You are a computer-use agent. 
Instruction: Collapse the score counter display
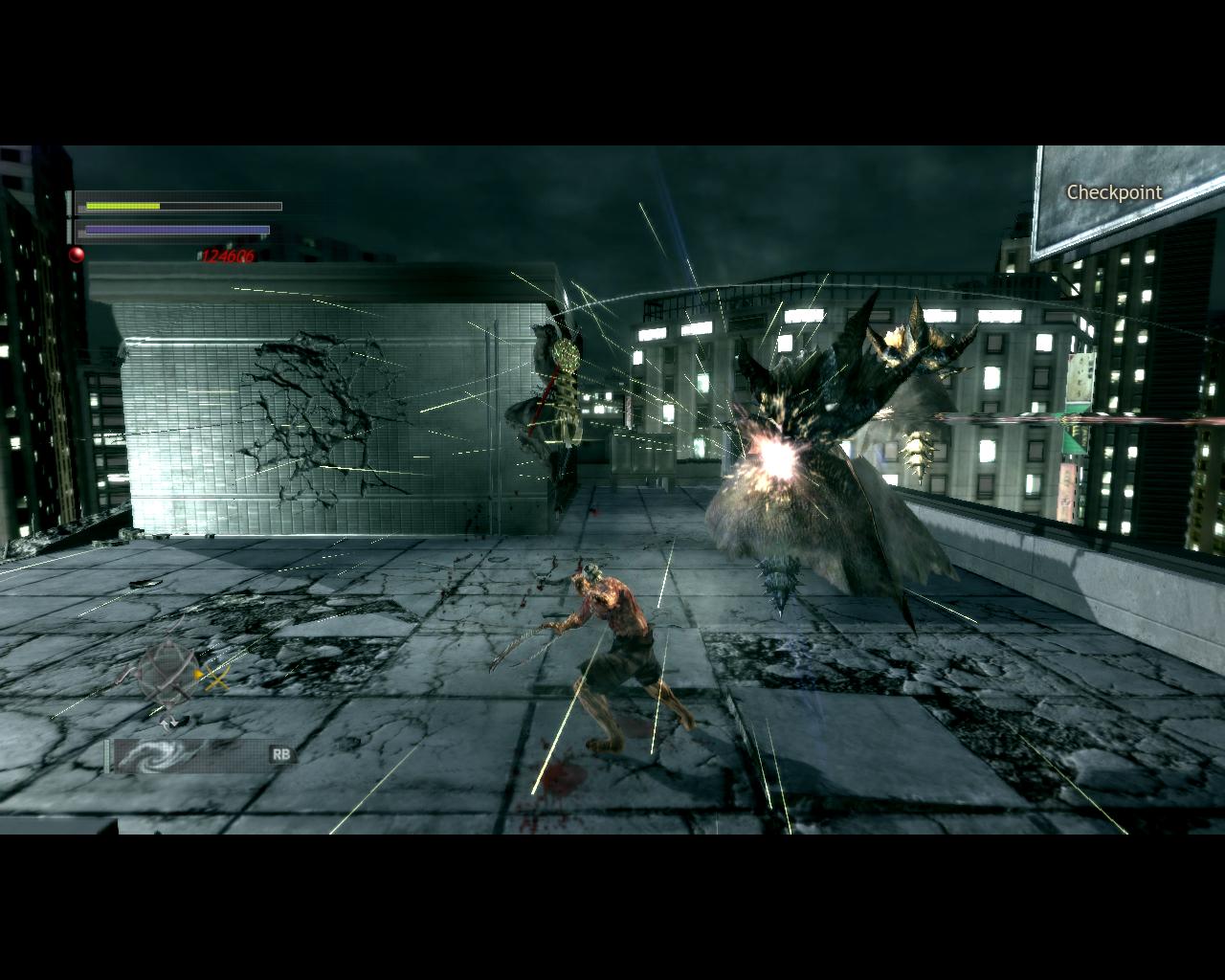pyautogui.click(x=229, y=256)
